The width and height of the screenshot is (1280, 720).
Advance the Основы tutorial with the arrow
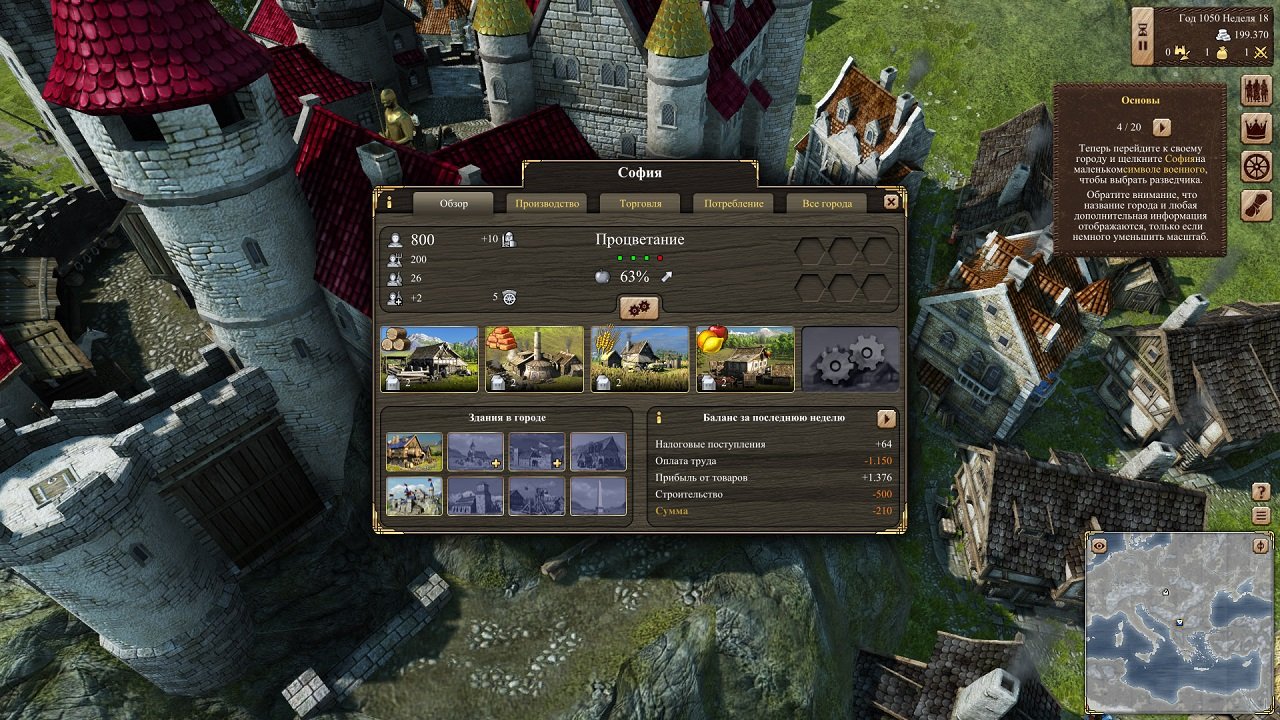pyautogui.click(x=1160, y=128)
